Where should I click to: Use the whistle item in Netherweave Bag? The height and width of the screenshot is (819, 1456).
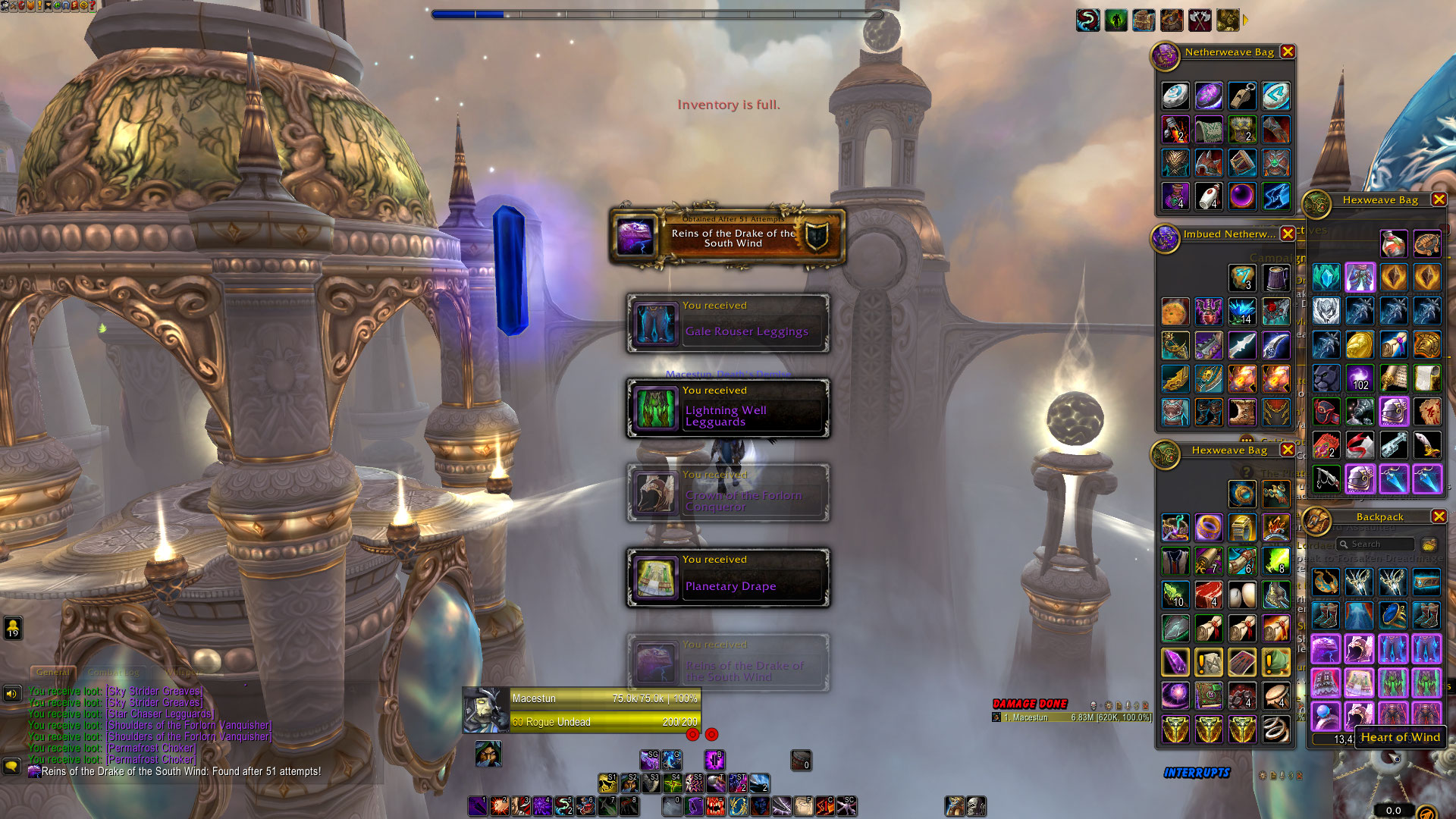pyautogui.click(x=1242, y=96)
